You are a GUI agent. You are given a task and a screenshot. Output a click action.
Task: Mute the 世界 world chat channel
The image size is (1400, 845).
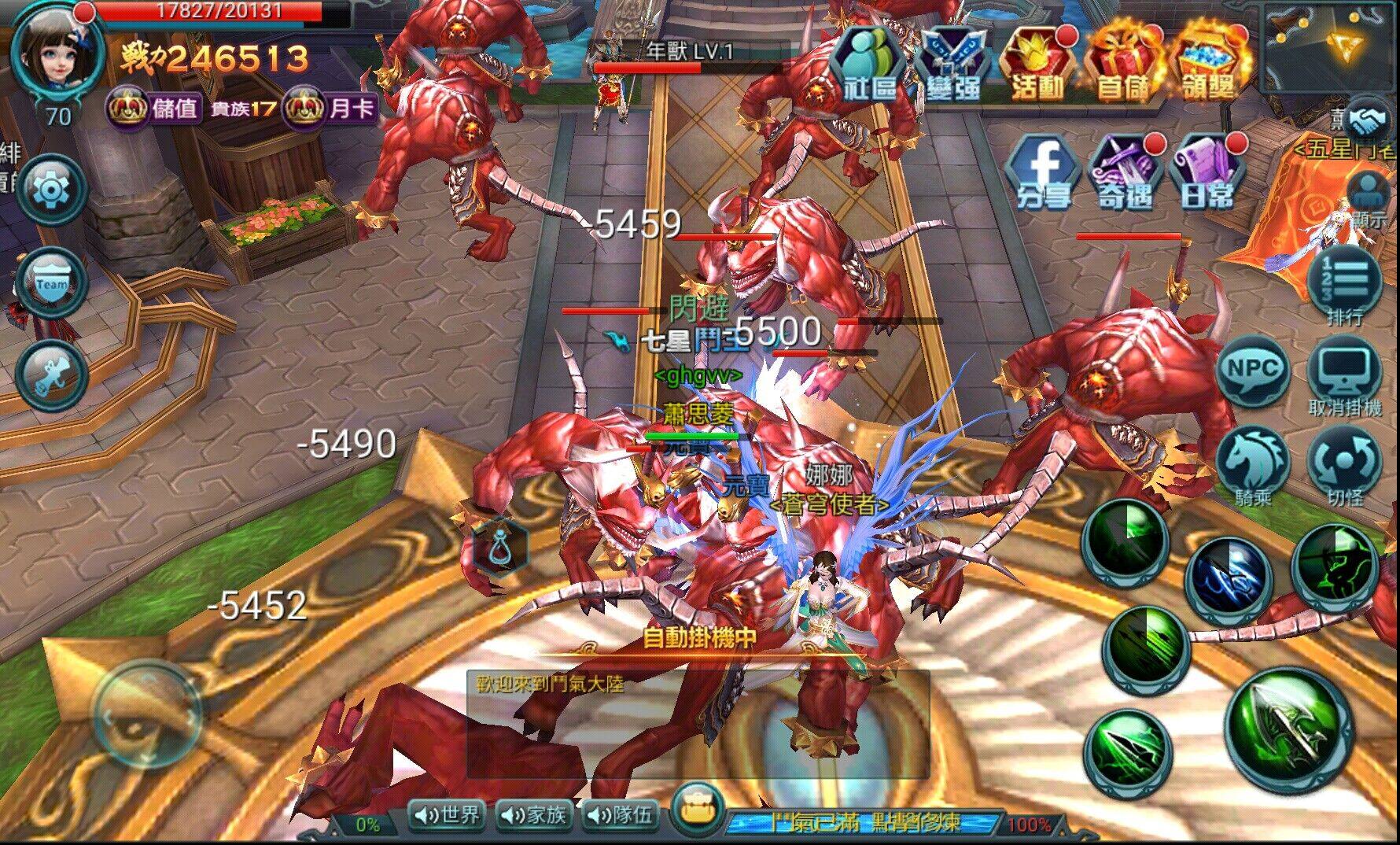pyautogui.click(x=448, y=817)
